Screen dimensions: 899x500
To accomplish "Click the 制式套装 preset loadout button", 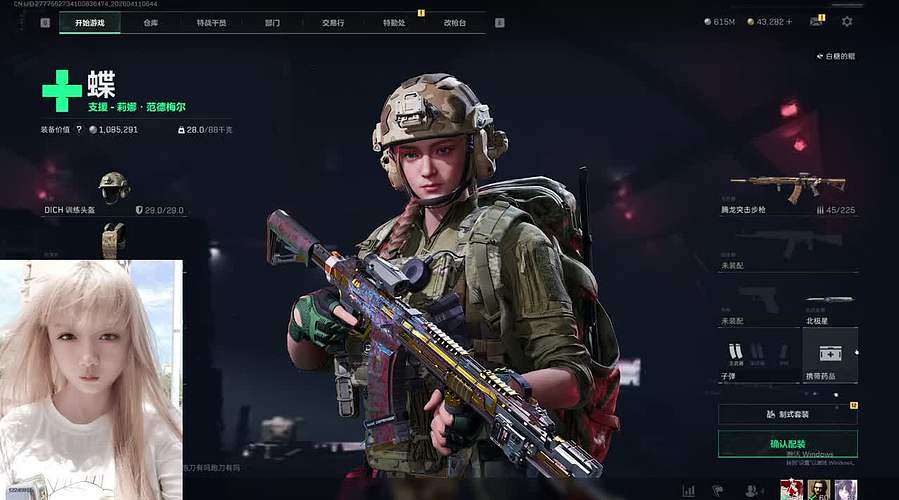I will point(788,414).
